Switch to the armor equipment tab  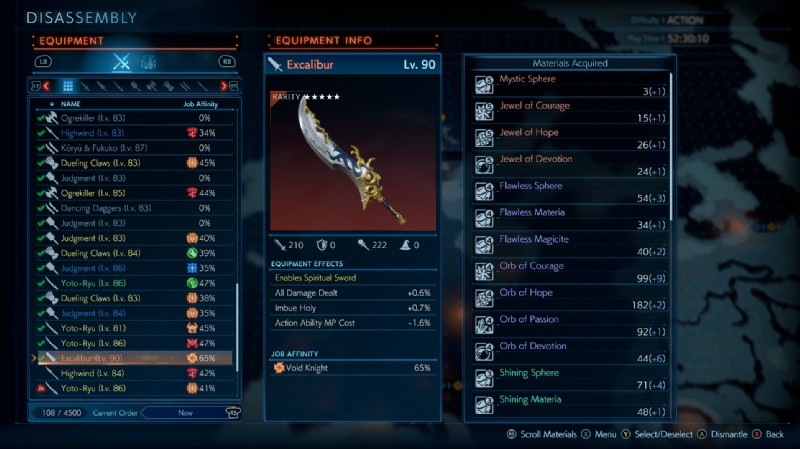click(148, 62)
